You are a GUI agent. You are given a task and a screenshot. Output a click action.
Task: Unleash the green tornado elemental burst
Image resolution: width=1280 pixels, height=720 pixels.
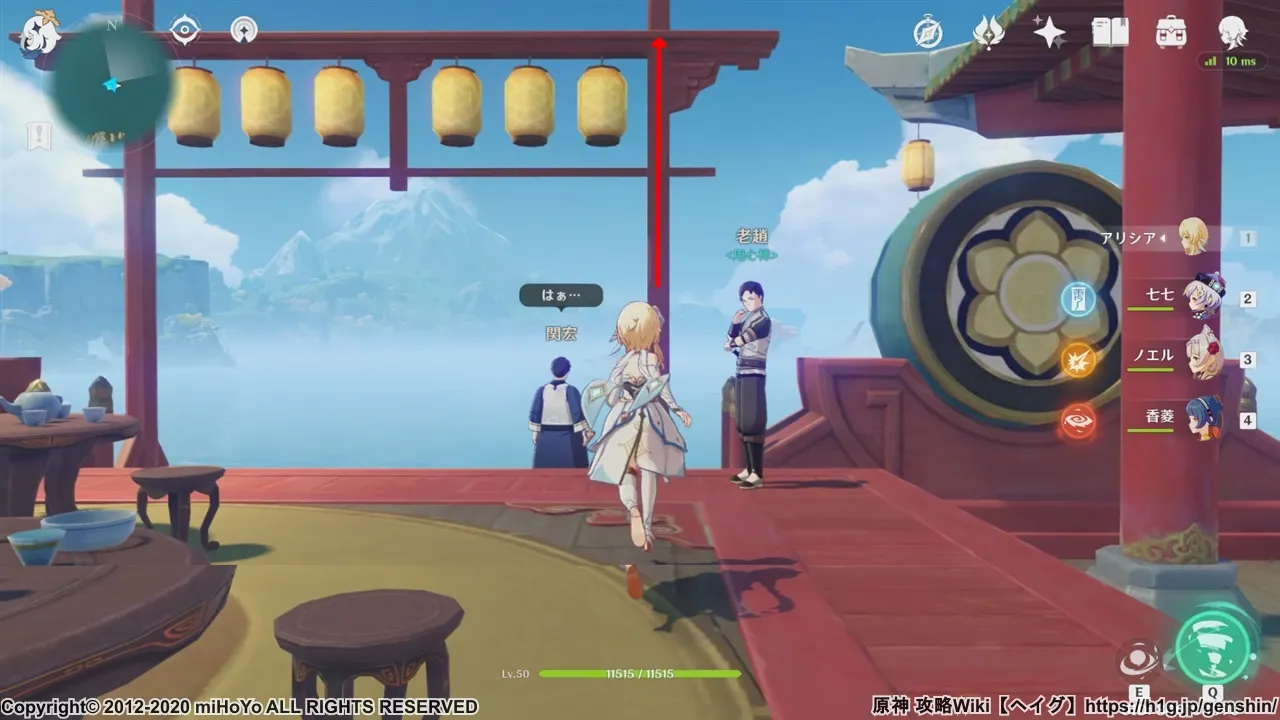click(1214, 647)
